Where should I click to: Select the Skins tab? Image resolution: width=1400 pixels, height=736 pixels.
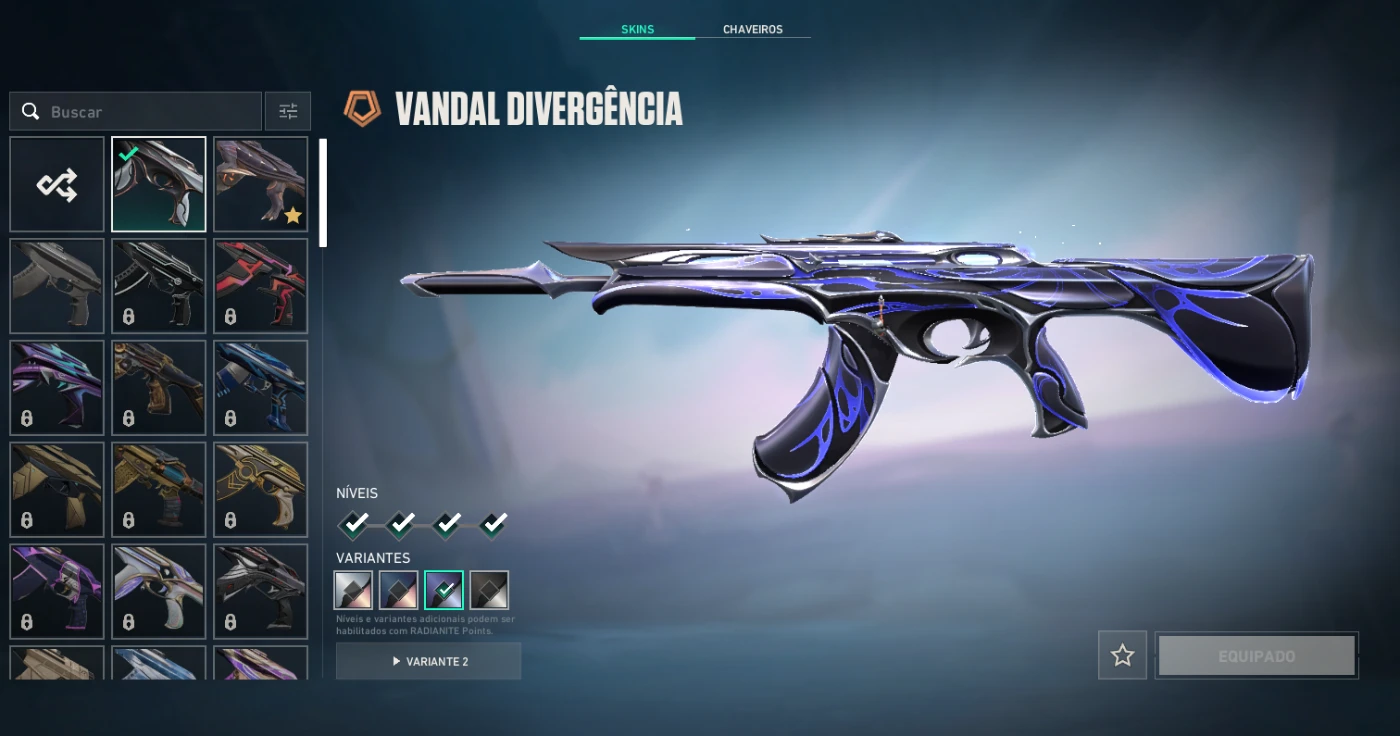coord(637,29)
